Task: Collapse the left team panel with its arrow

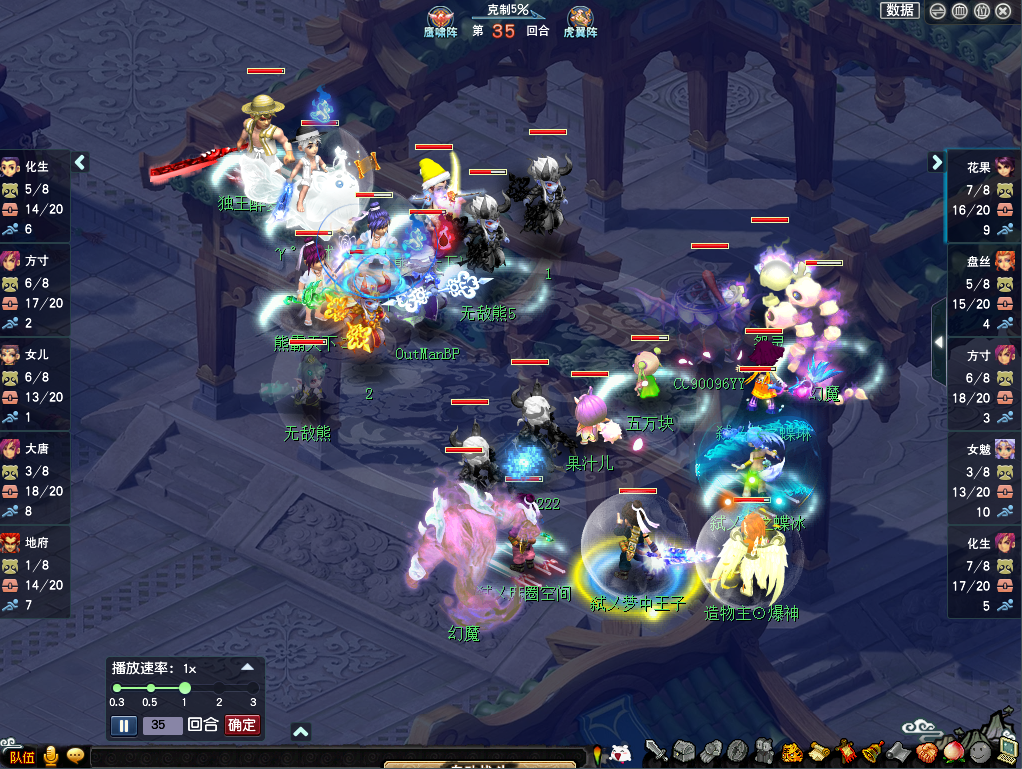Action: 81,162
